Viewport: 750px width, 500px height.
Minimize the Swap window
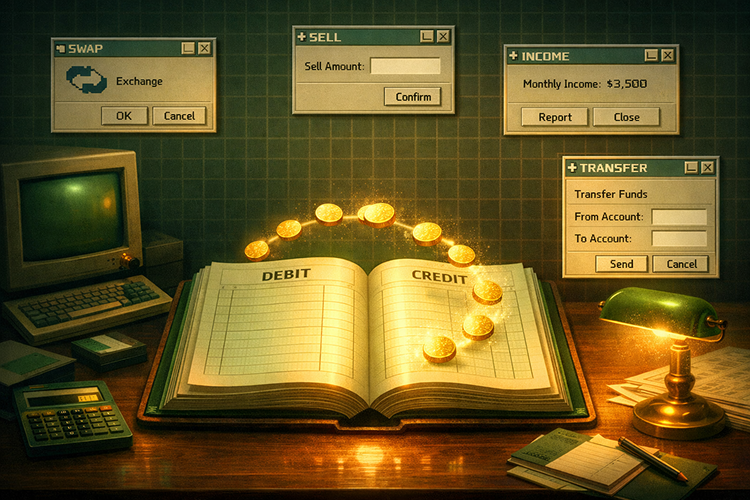(x=188, y=47)
